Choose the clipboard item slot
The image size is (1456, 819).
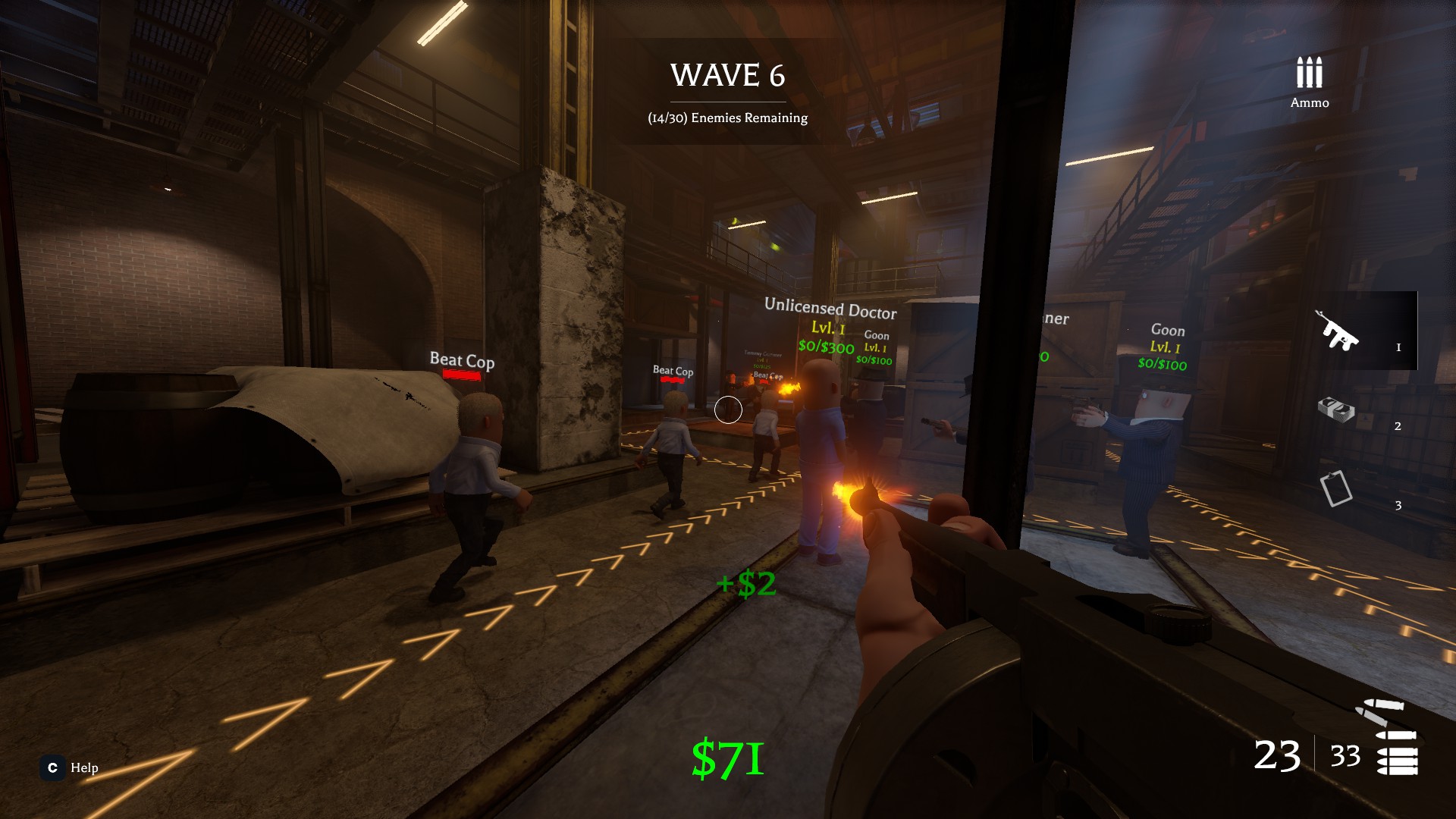pos(1336,488)
